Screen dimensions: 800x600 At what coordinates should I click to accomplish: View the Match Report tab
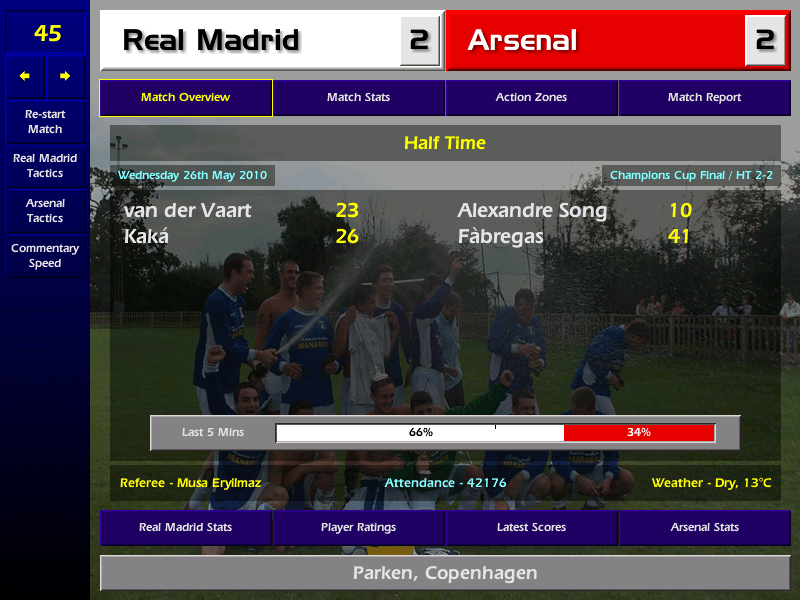704,98
